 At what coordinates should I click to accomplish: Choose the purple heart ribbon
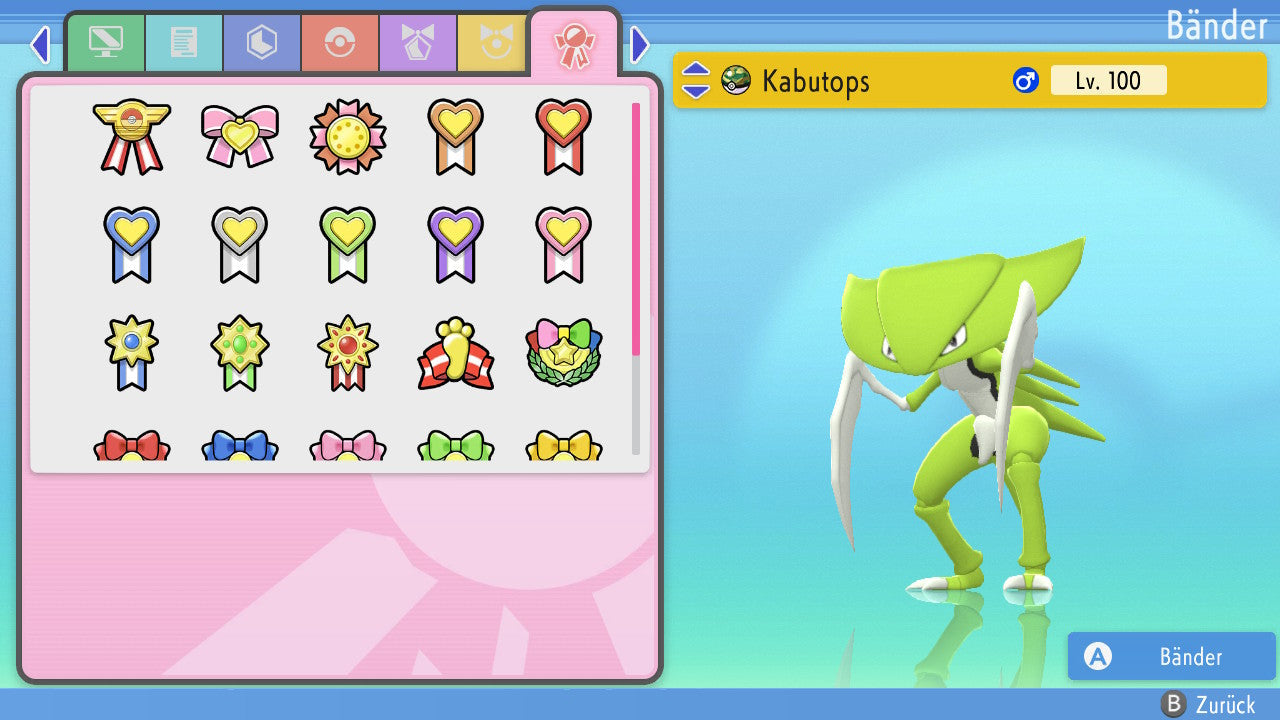tap(455, 243)
